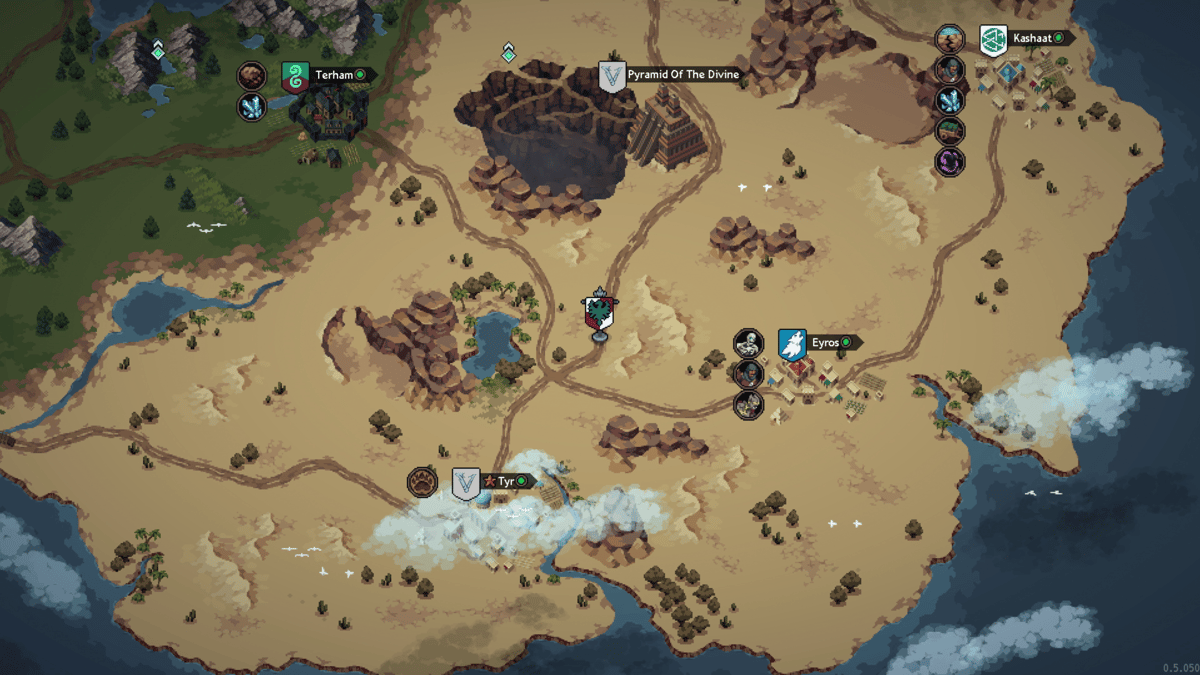Select the Tyr town label

click(505, 482)
